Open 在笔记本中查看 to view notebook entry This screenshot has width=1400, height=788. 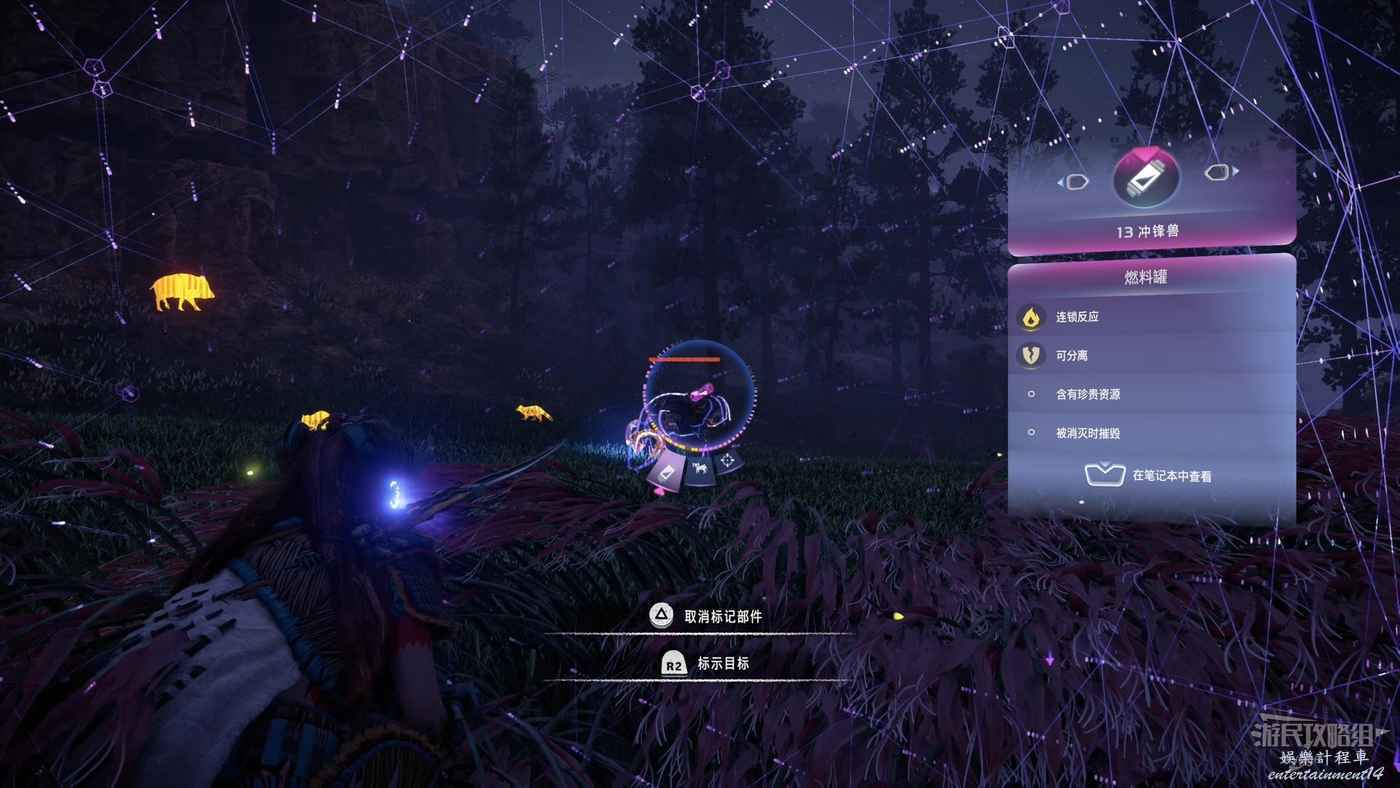(1150, 476)
